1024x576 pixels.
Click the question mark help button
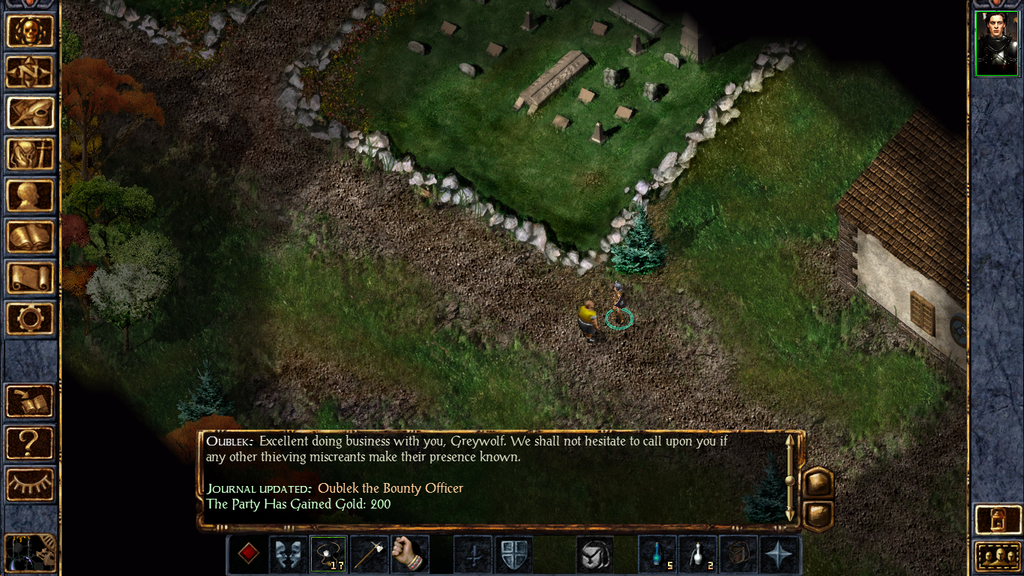tap(30, 441)
